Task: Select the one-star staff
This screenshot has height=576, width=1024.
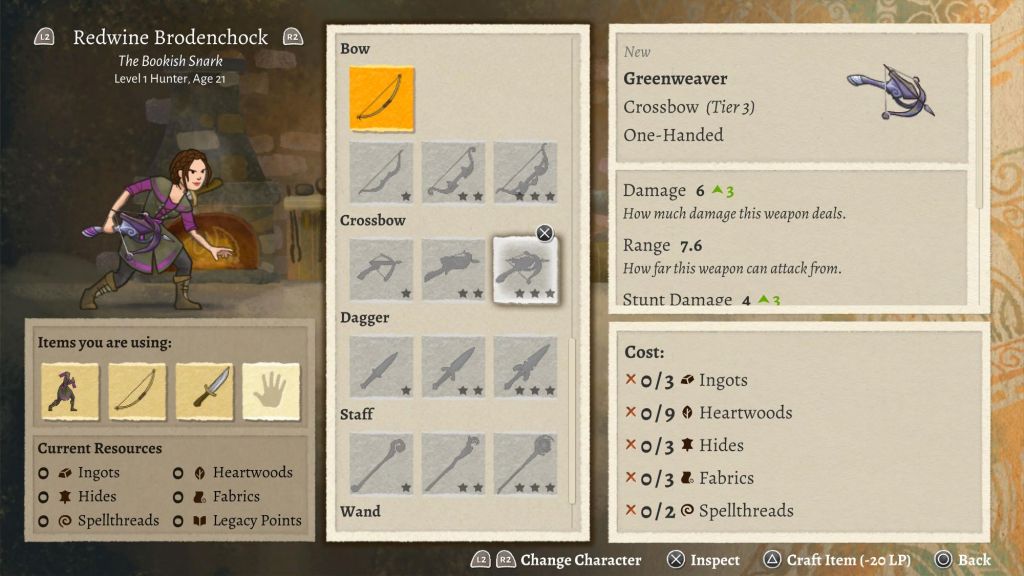Action: click(381, 463)
